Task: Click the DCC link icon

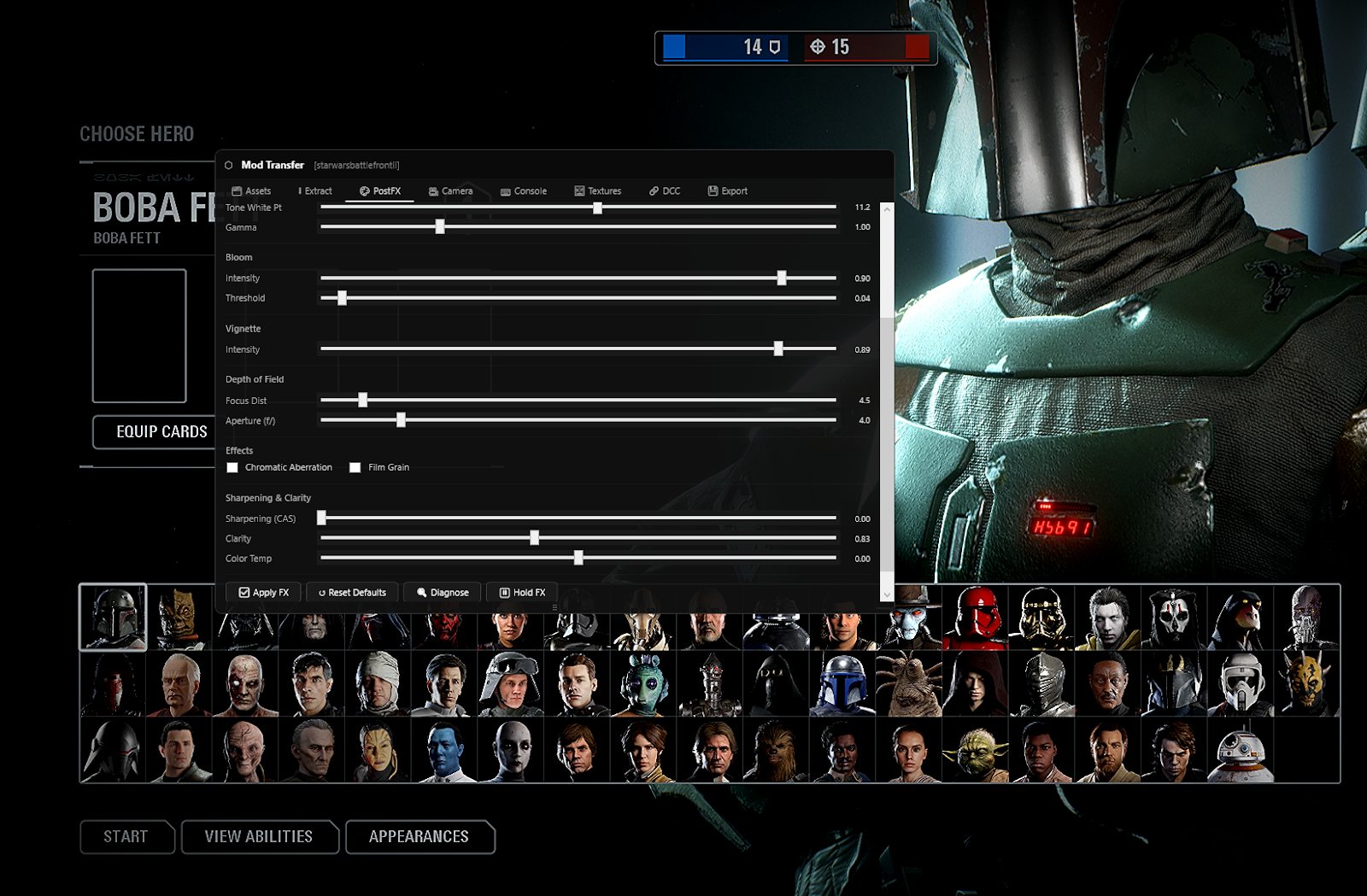Action: [653, 191]
